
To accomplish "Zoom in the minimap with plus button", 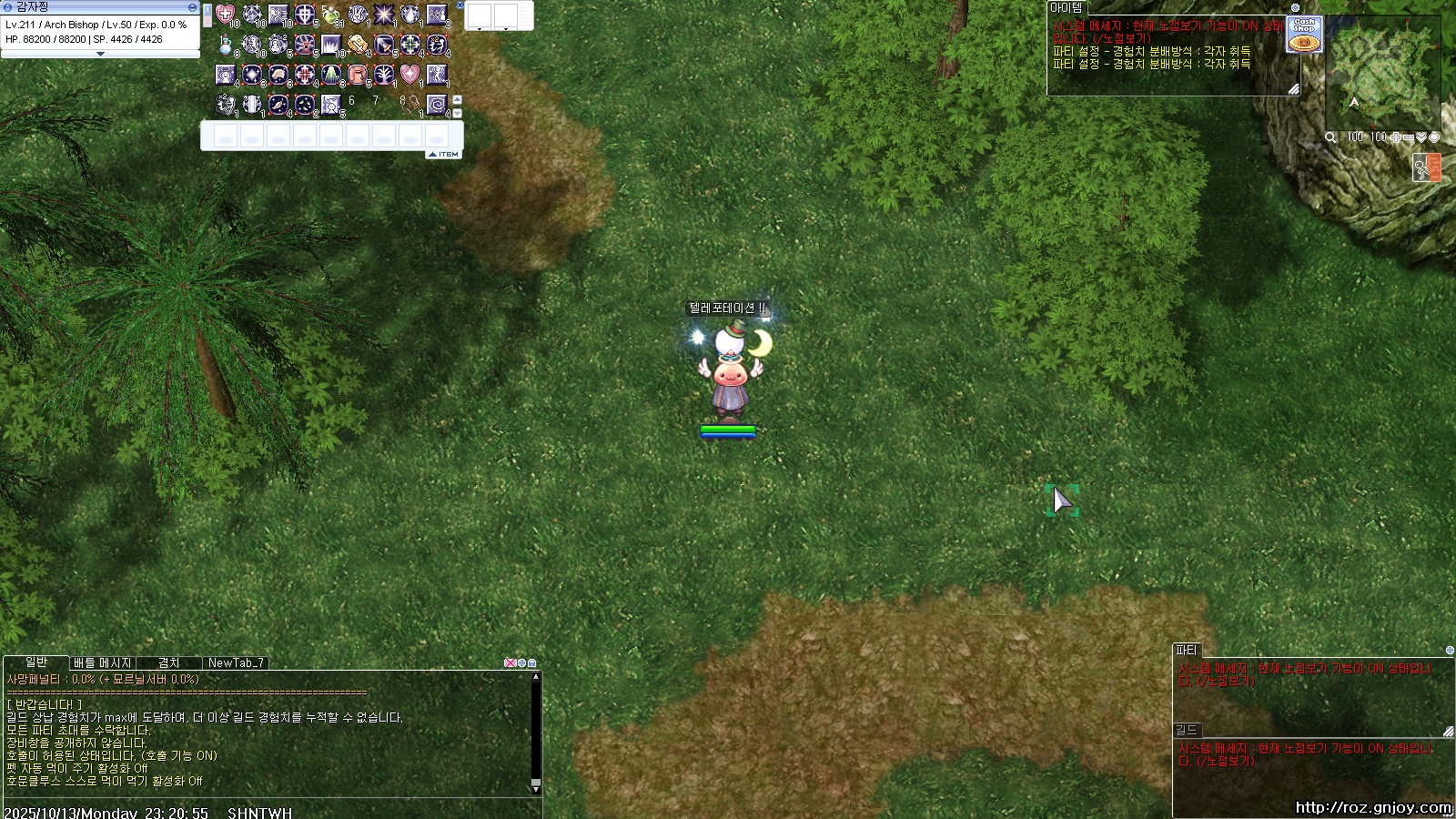I will pos(1396,137).
